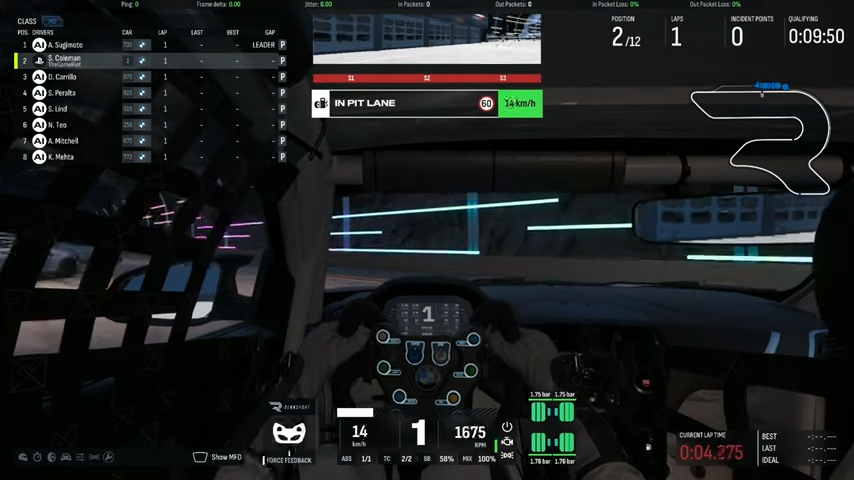
Task: Click the In Pit Lane speed limit banner
Action: pyautogui.click(x=427, y=103)
